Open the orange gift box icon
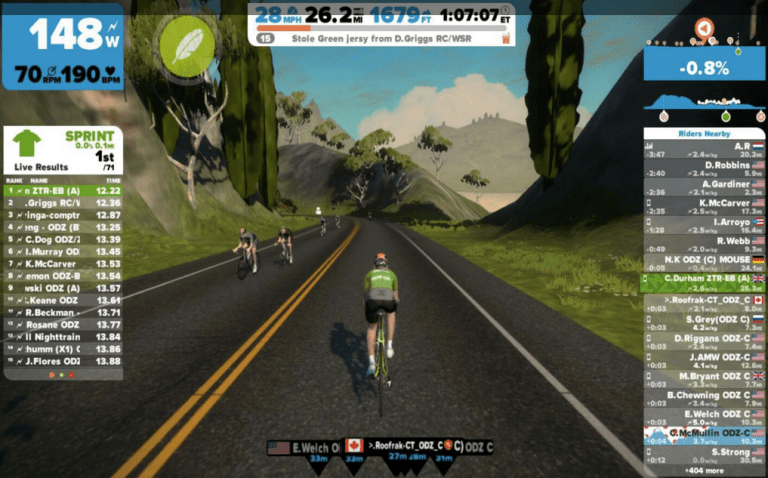 [505, 39]
